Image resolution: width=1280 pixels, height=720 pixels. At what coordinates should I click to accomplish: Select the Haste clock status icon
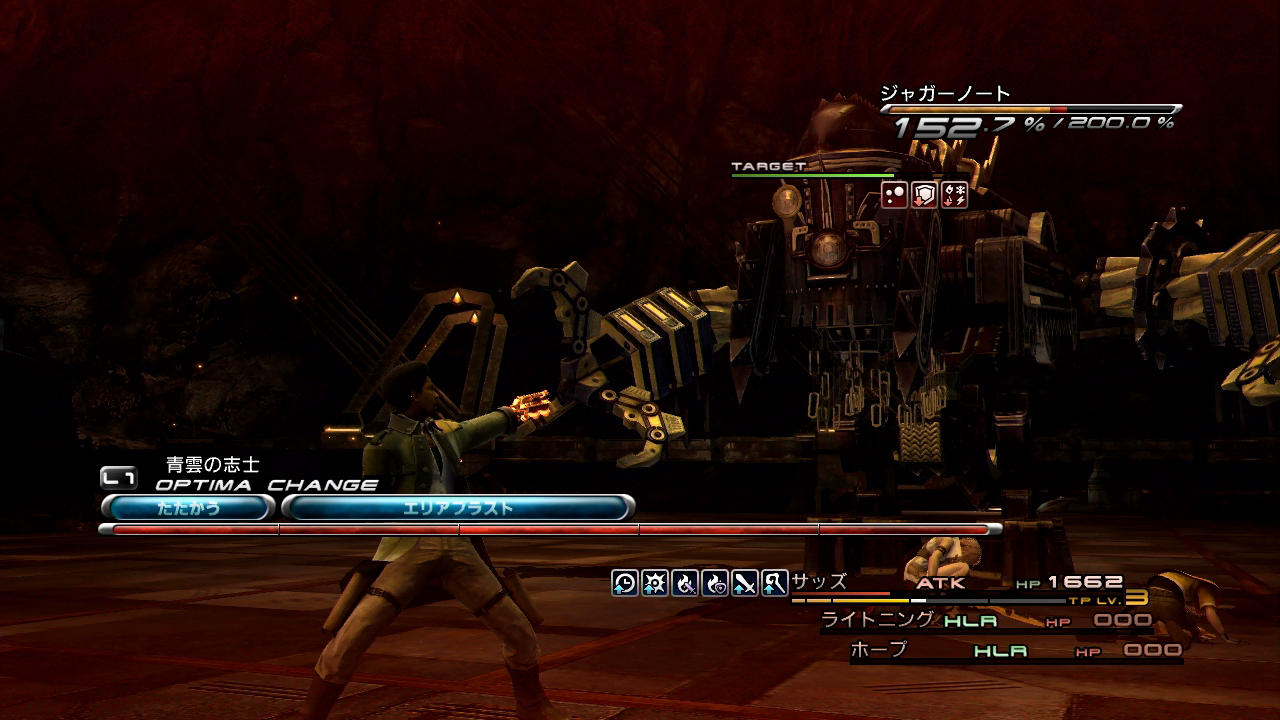coord(625,583)
